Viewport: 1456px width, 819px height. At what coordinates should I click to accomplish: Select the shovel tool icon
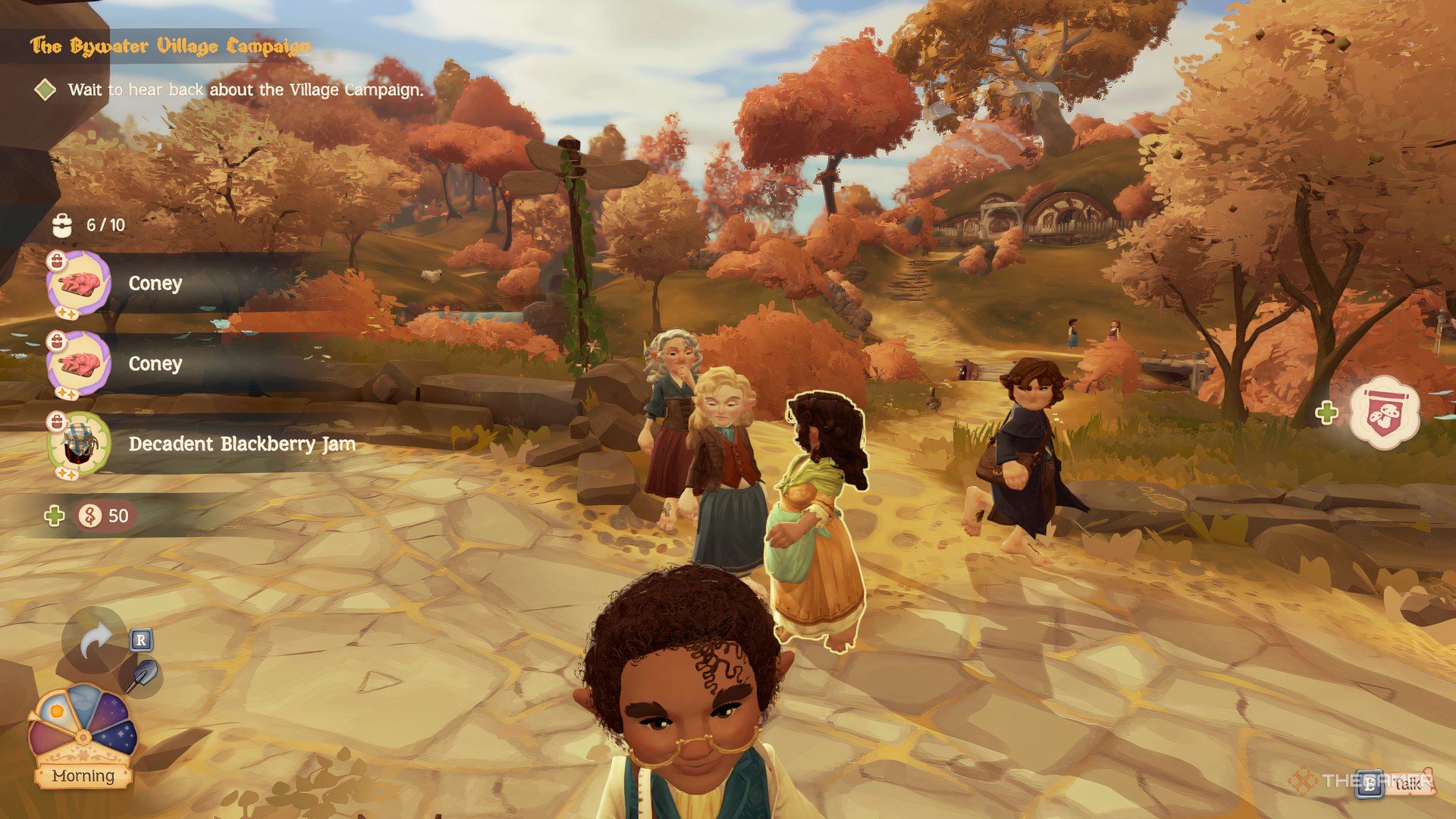coord(145,673)
